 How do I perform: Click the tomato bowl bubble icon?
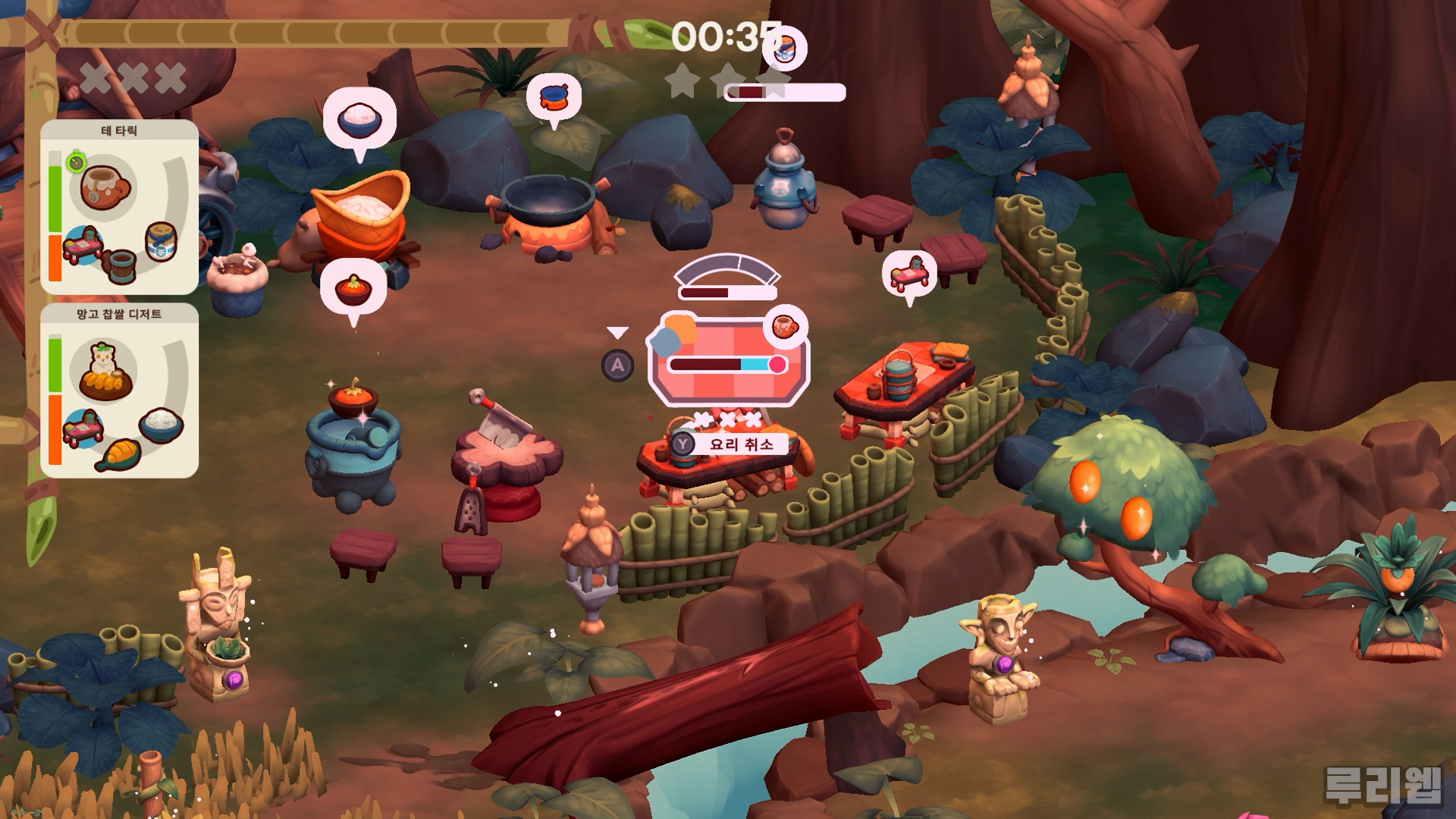[353, 289]
